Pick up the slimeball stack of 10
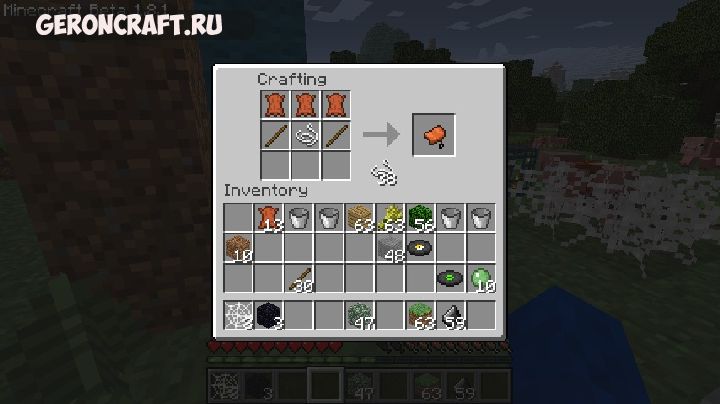Image resolution: width=720 pixels, height=404 pixels. click(x=480, y=277)
